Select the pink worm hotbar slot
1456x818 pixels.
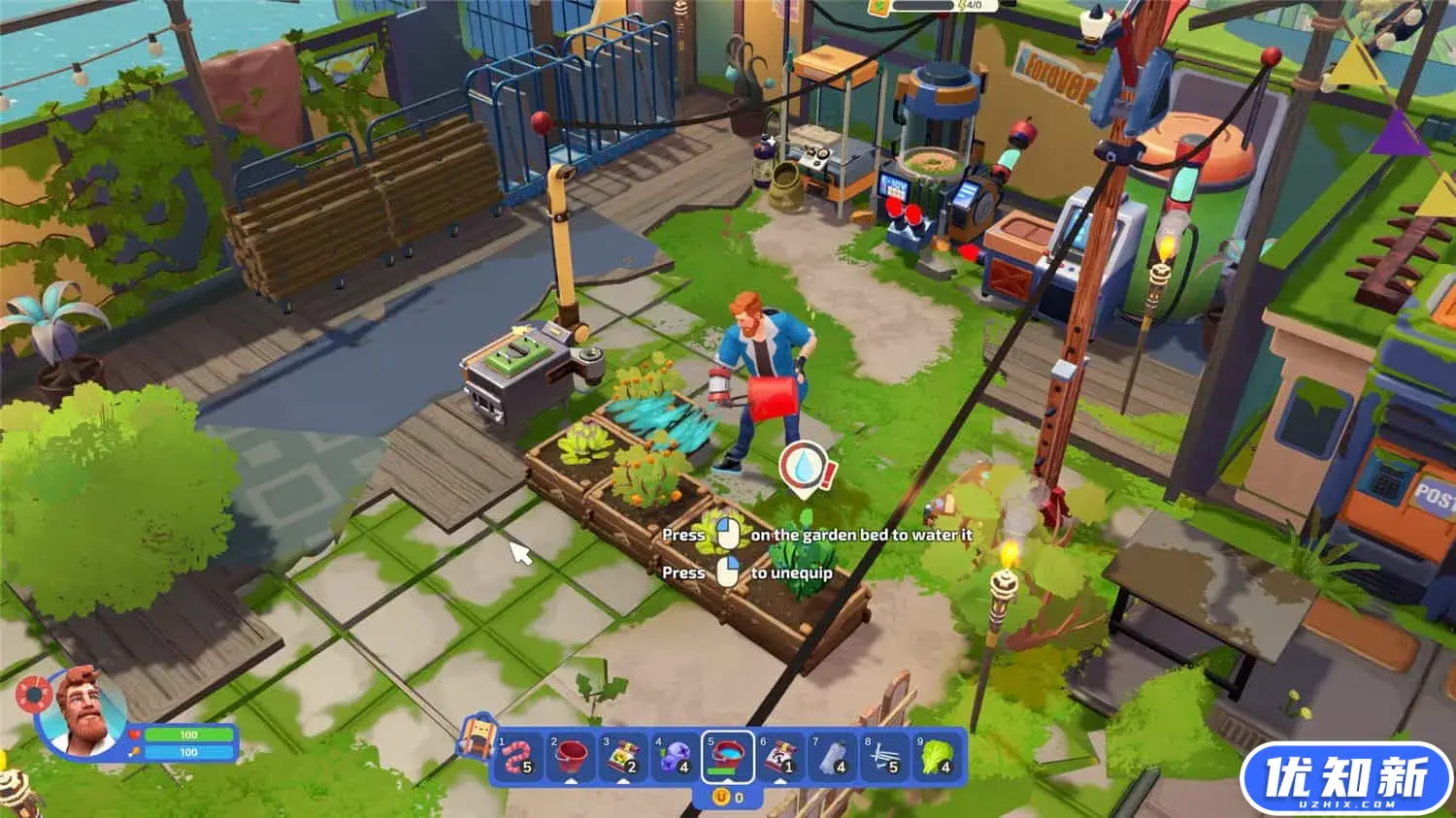519,756
